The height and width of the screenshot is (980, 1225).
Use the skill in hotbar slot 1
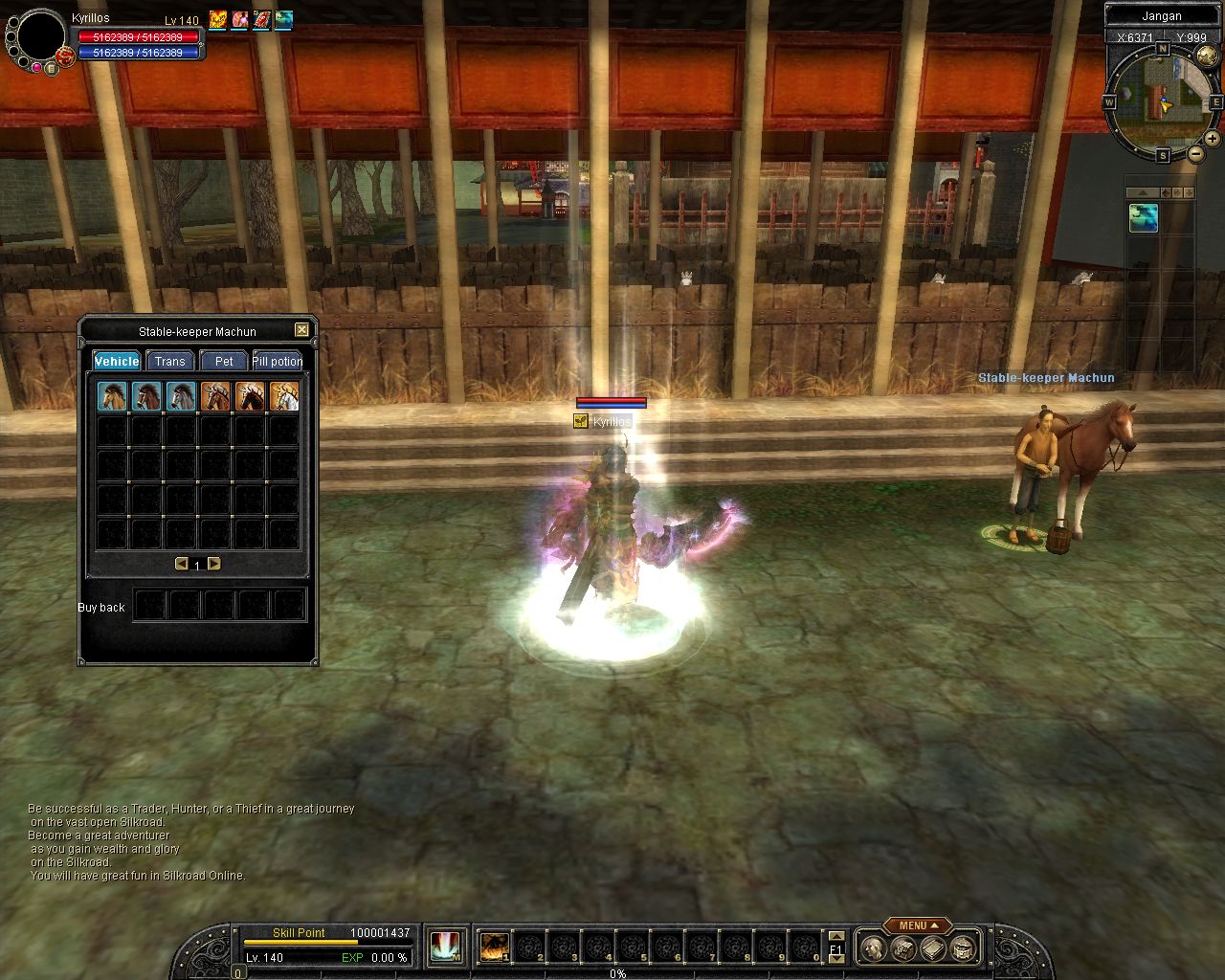494,947
